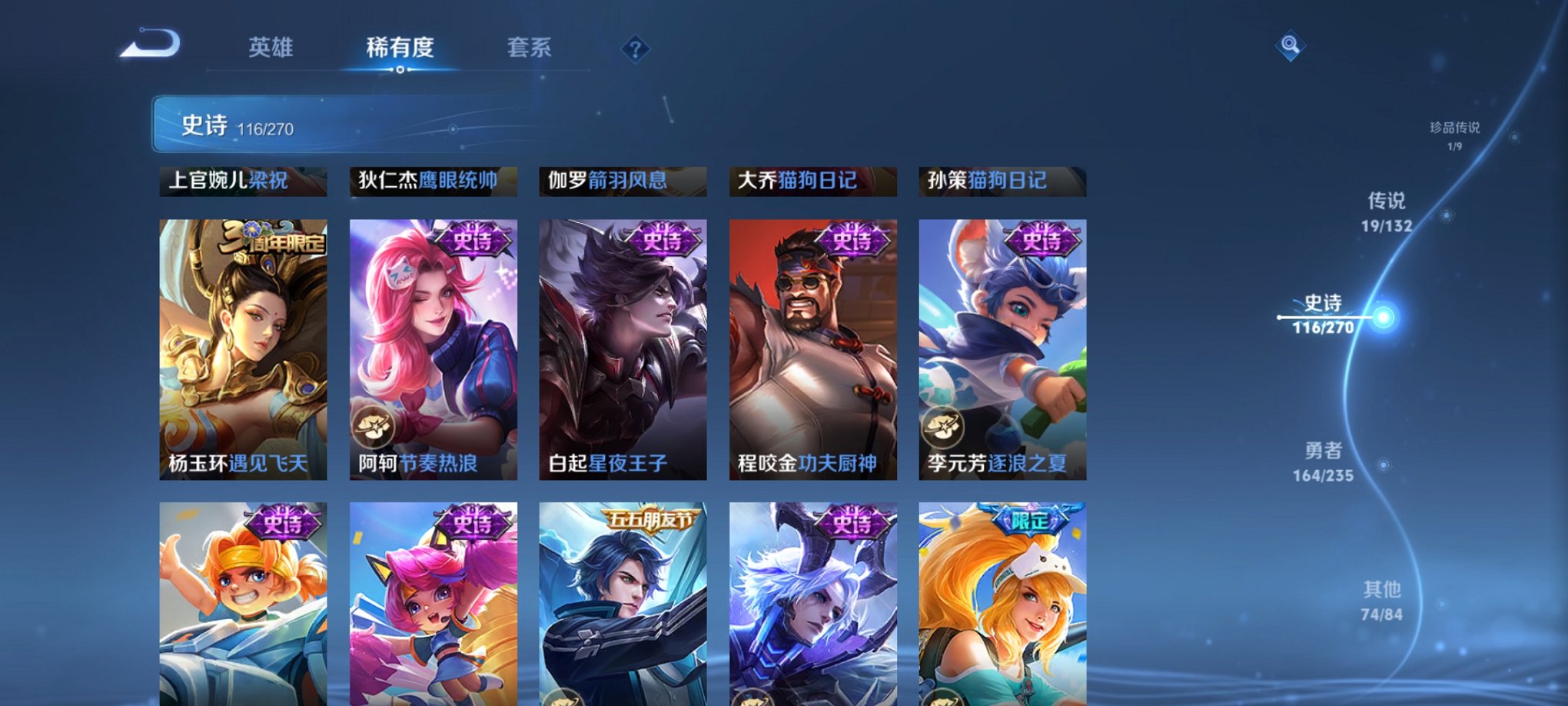Select the 稀有度 tab
1568x706 pixels.
tap(399, 47)
